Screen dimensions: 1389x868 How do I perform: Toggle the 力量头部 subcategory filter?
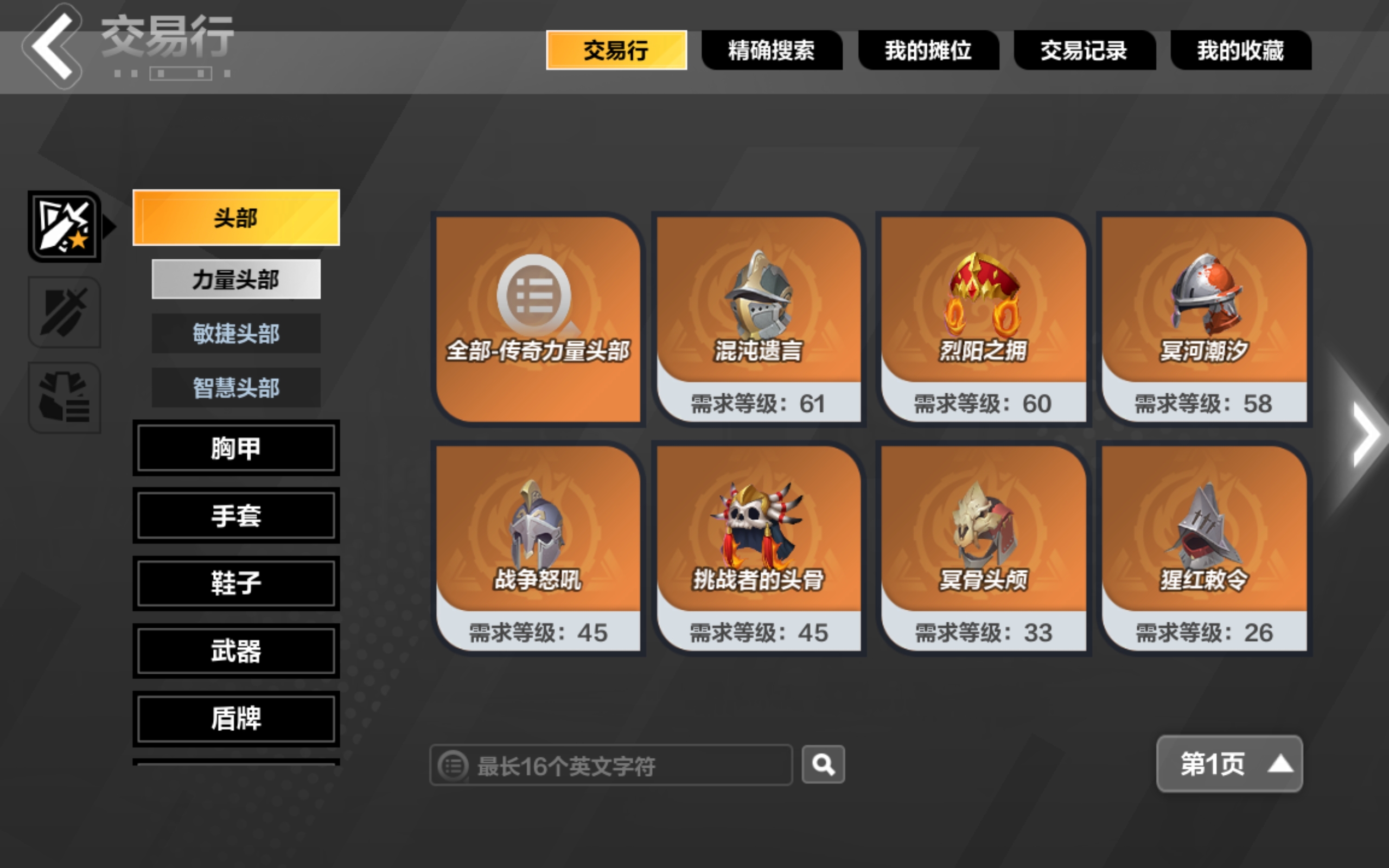click(235, 278)
